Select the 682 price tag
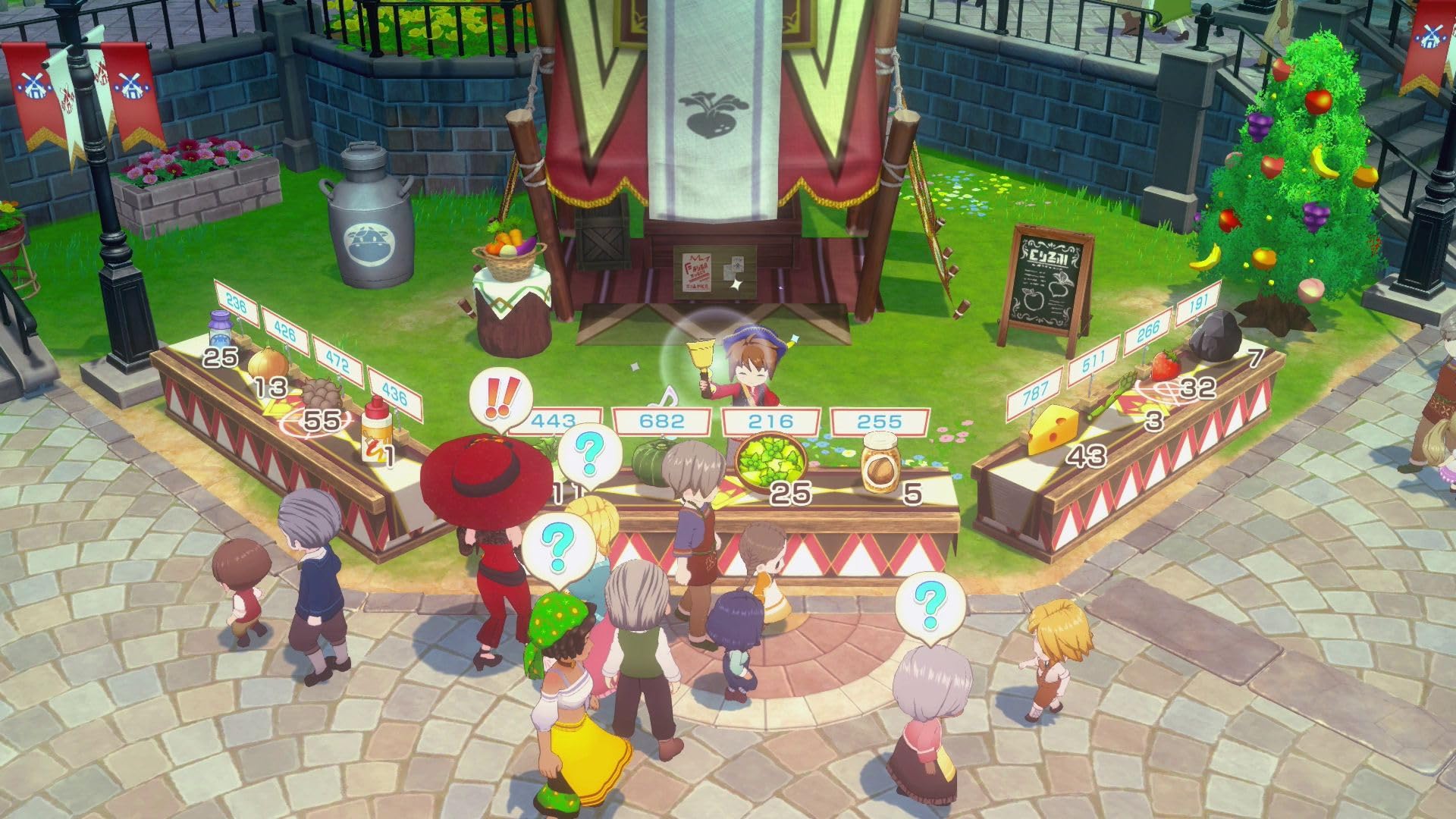1456x819 pixels. [664, 422]
